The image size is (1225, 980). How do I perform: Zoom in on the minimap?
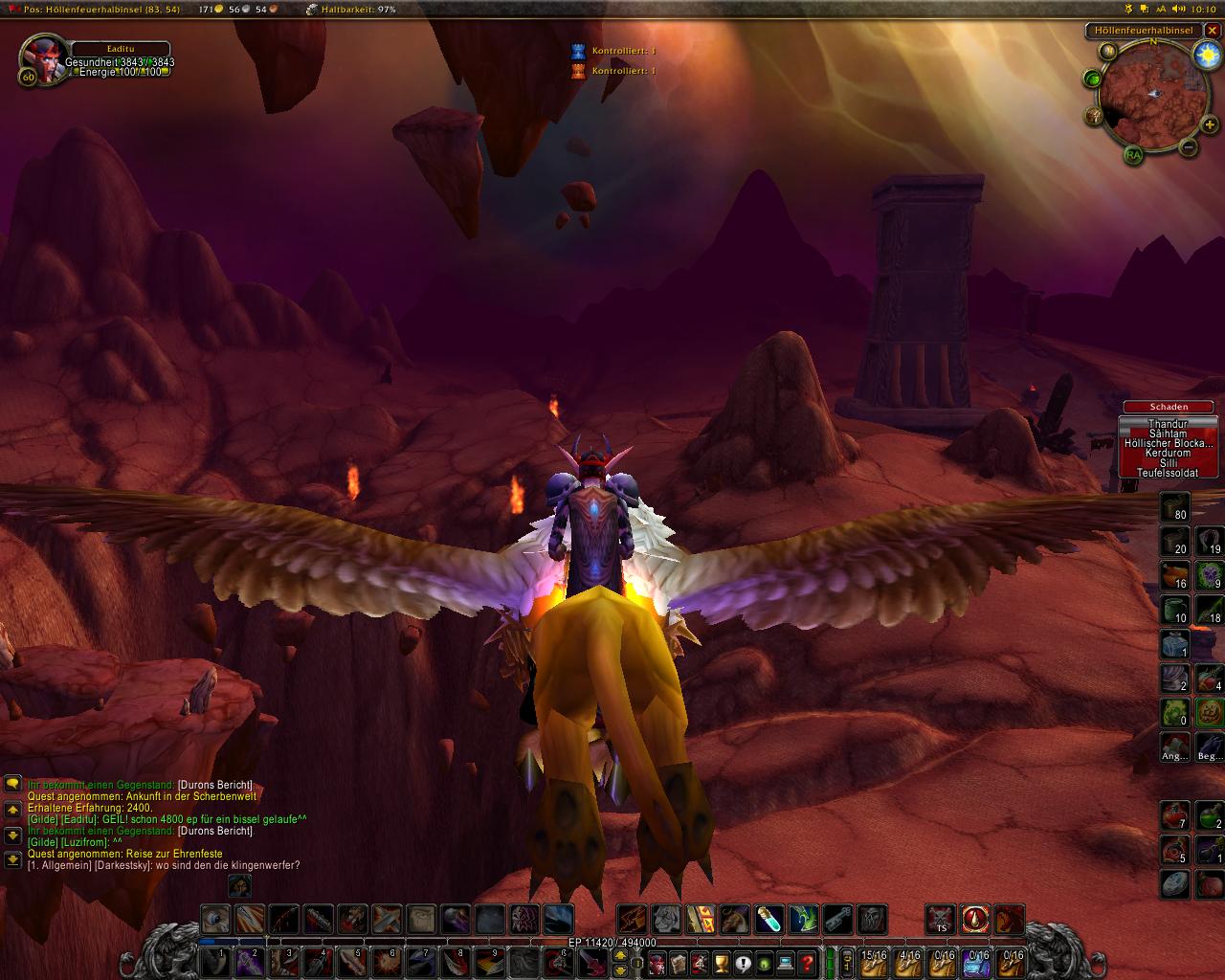point(1212,124)
